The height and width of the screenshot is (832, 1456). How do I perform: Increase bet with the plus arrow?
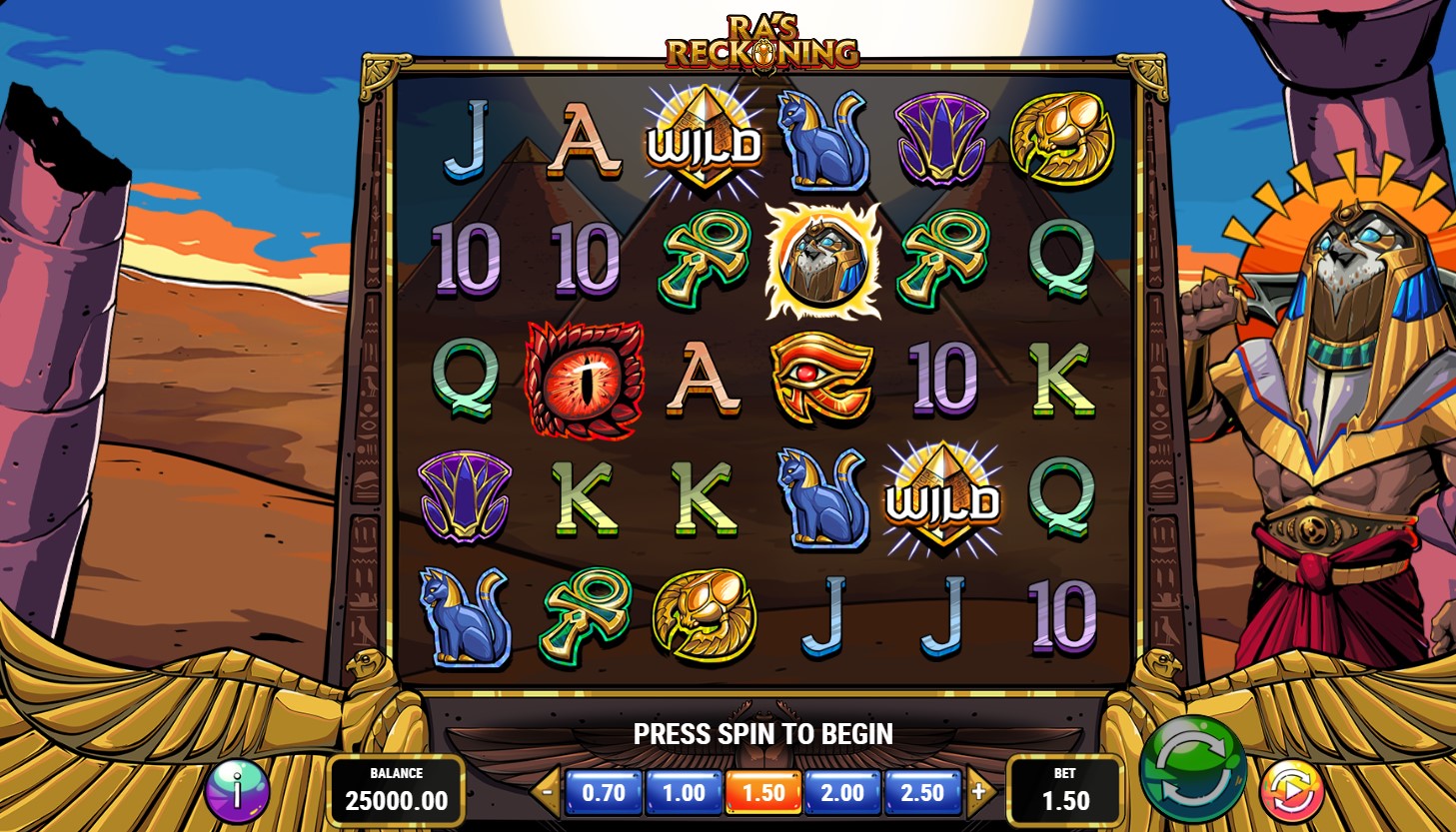(x=978, y=792)
